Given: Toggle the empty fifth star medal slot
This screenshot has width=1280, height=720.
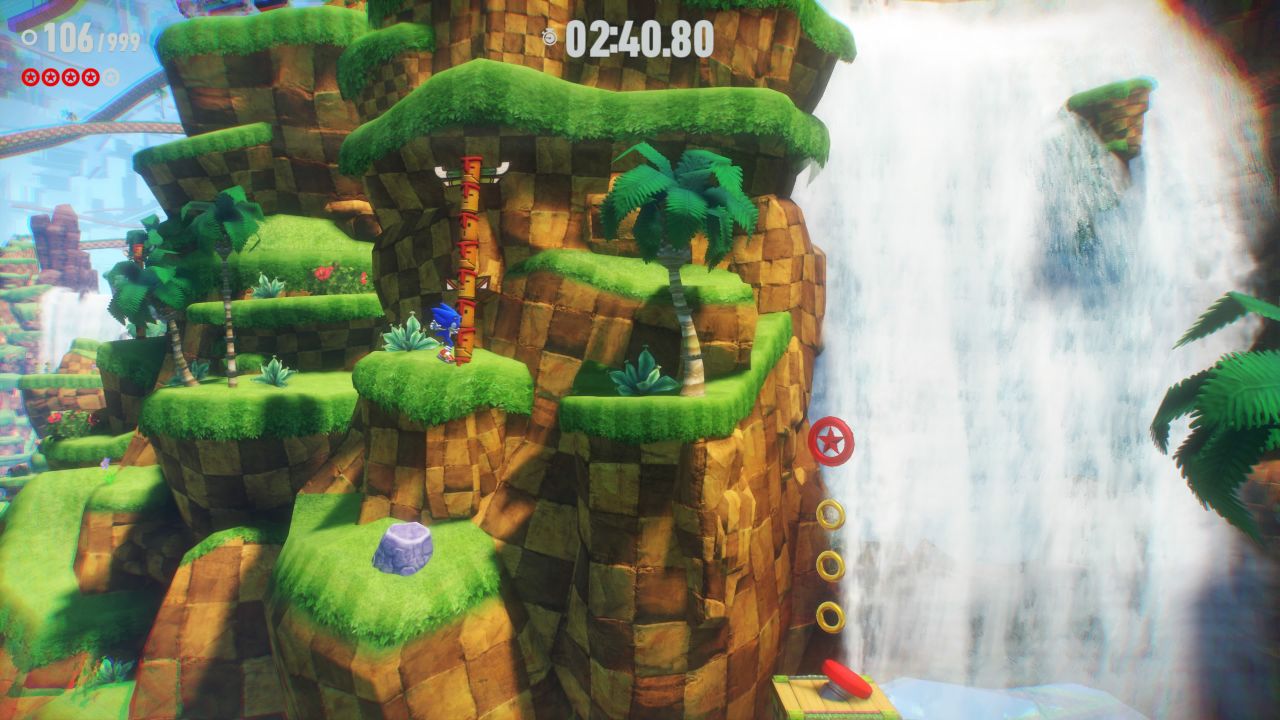Looking at the screenshot, I should click(x=110, y=77).
